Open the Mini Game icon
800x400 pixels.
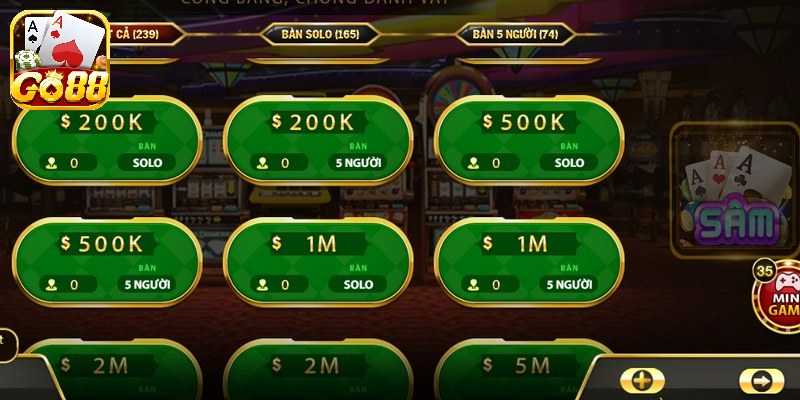[778, 297]
